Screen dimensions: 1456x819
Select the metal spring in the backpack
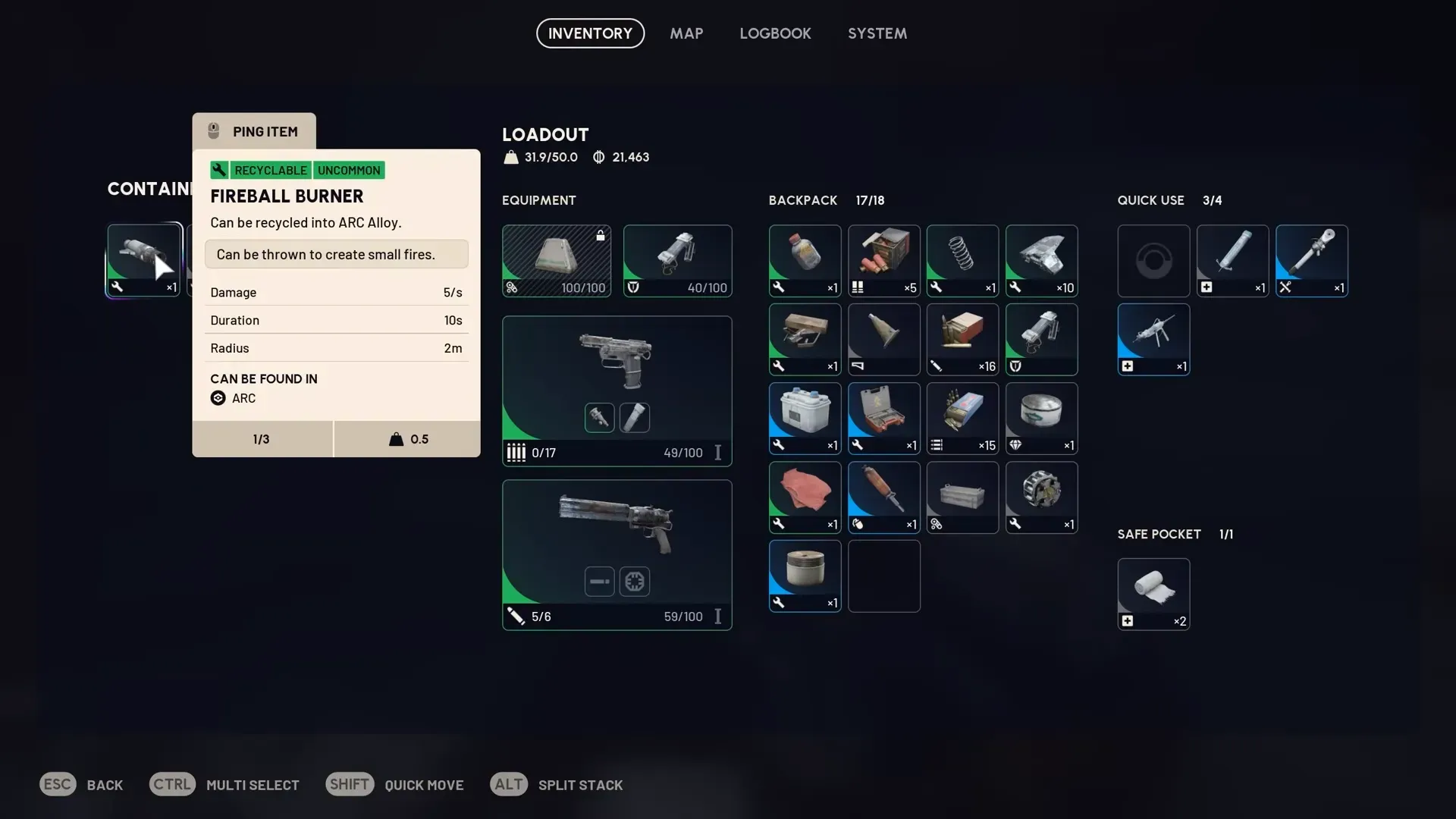(962, 260)
